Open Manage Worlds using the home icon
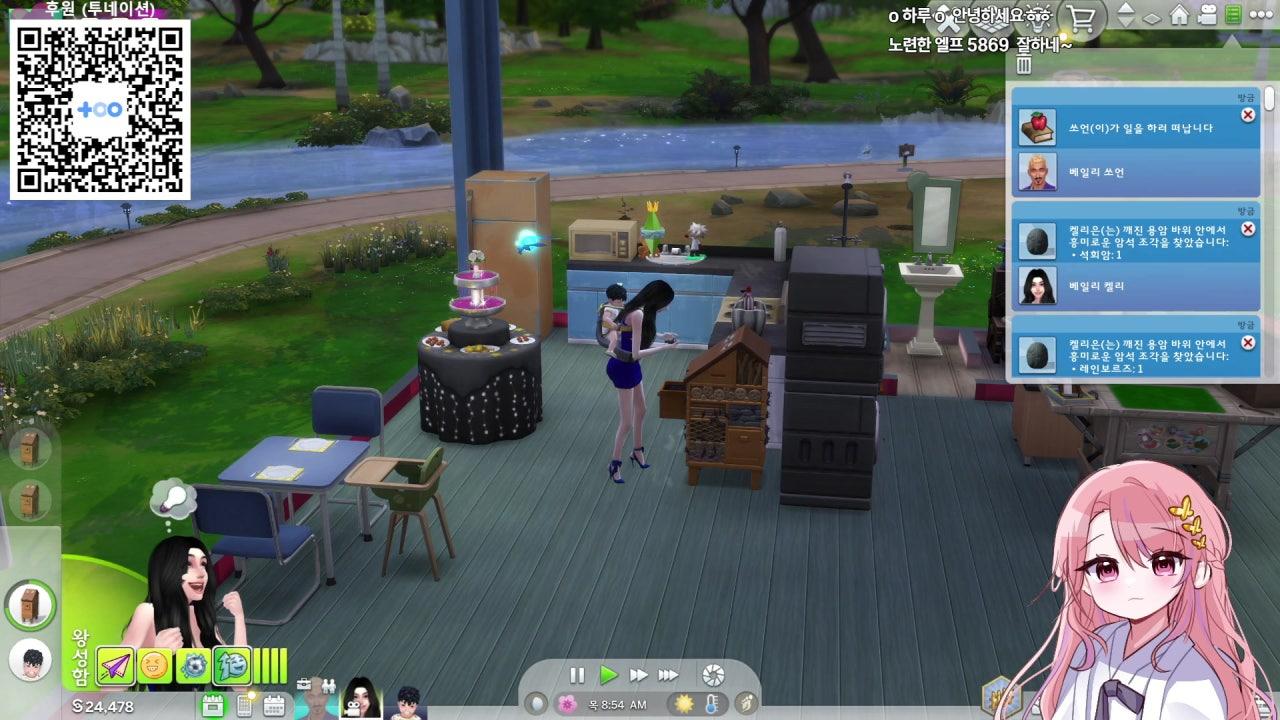The width and height of the screenshot is (1280, 720). pos(1177,15)
